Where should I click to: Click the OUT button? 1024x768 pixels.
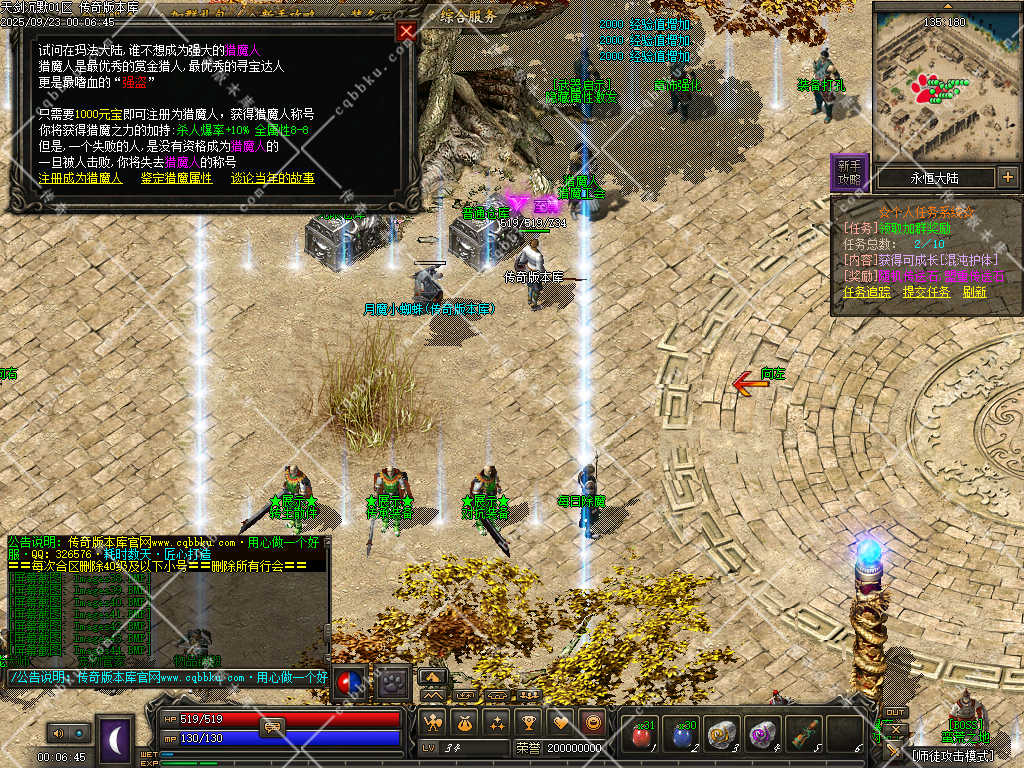coord(895,713)
